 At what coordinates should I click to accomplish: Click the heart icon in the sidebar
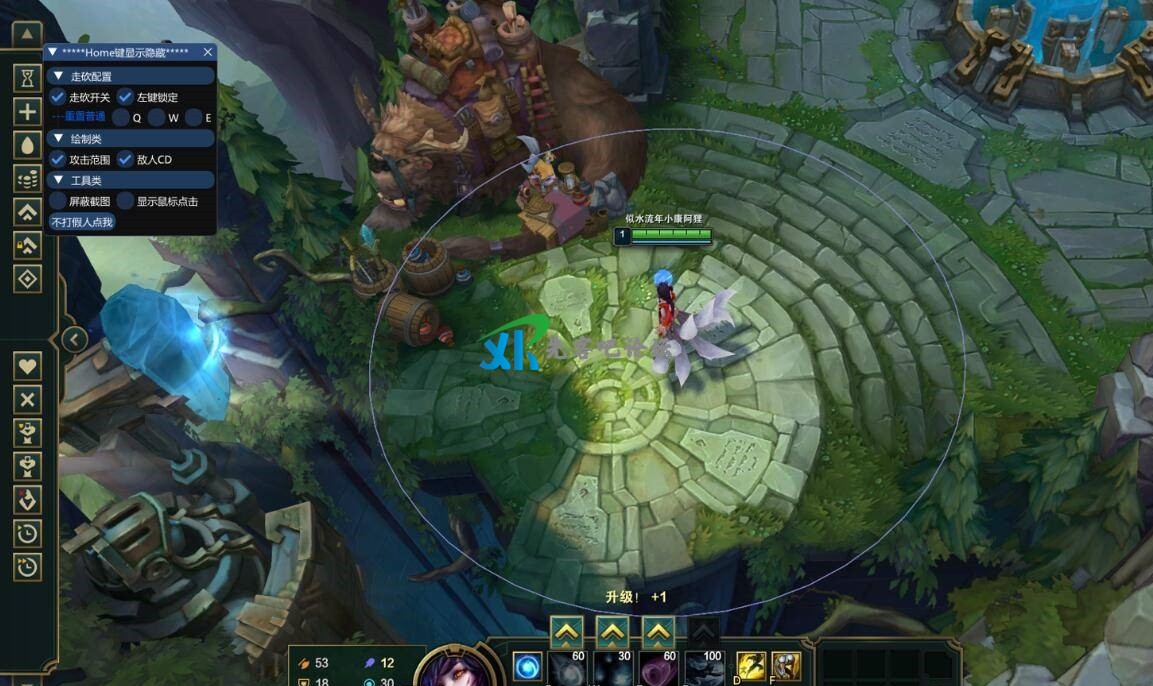point(28,365)
